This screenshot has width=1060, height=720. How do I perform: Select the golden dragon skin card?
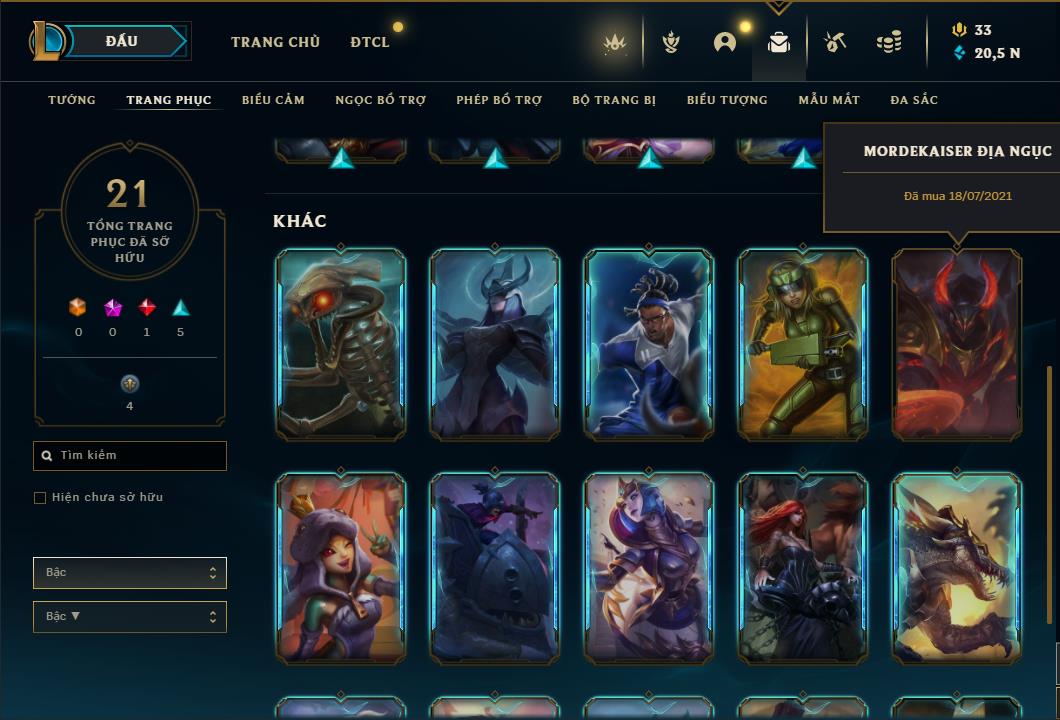957,567
